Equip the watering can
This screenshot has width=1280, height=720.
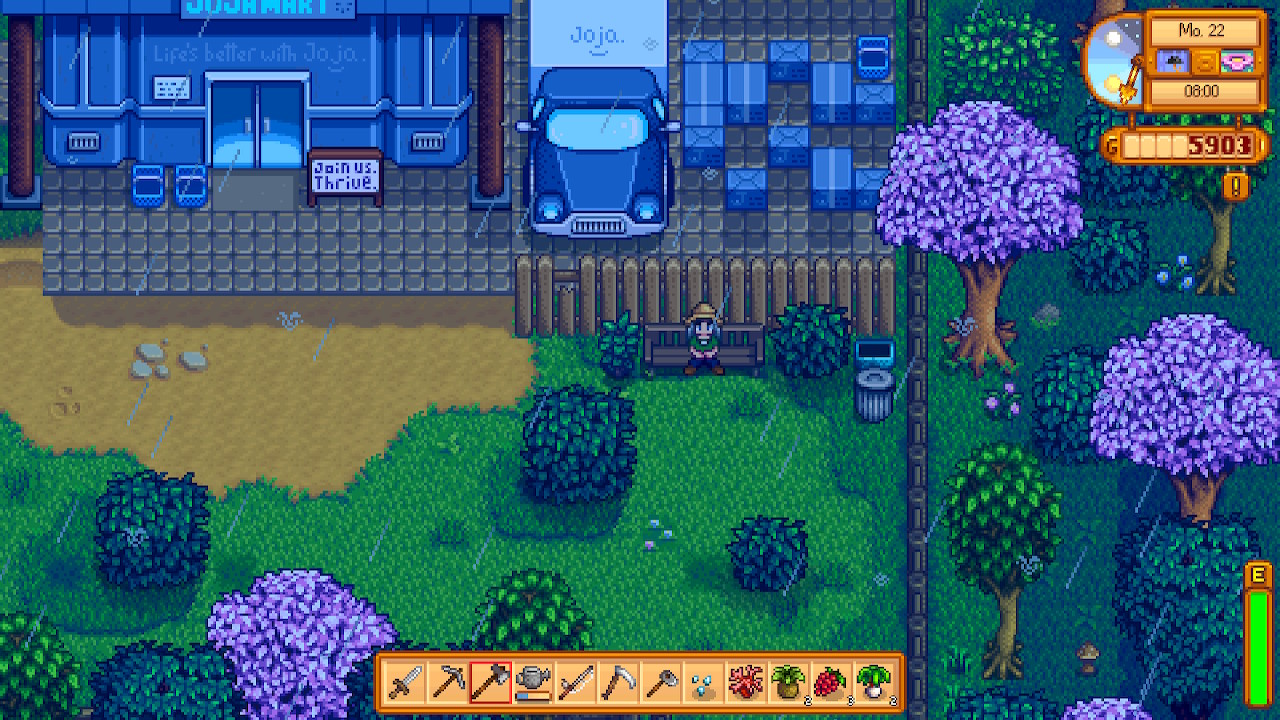(533, 683)
